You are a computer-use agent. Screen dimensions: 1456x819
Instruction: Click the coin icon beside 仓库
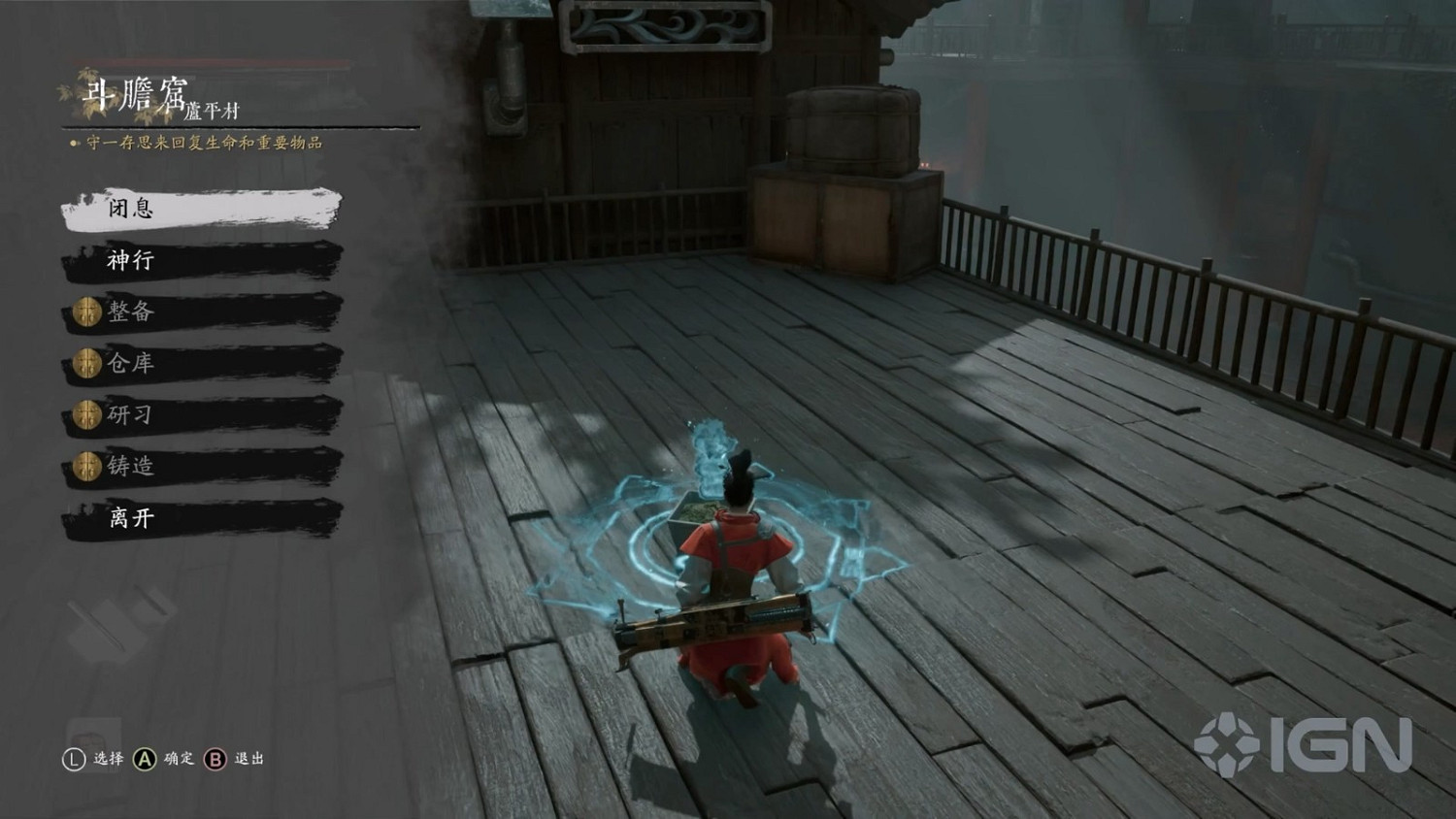click(x=85, y=363)
